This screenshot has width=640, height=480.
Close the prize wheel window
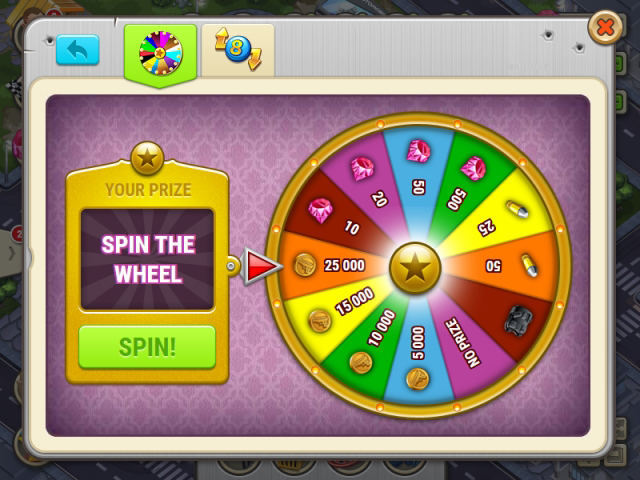(x=605, y=28)
